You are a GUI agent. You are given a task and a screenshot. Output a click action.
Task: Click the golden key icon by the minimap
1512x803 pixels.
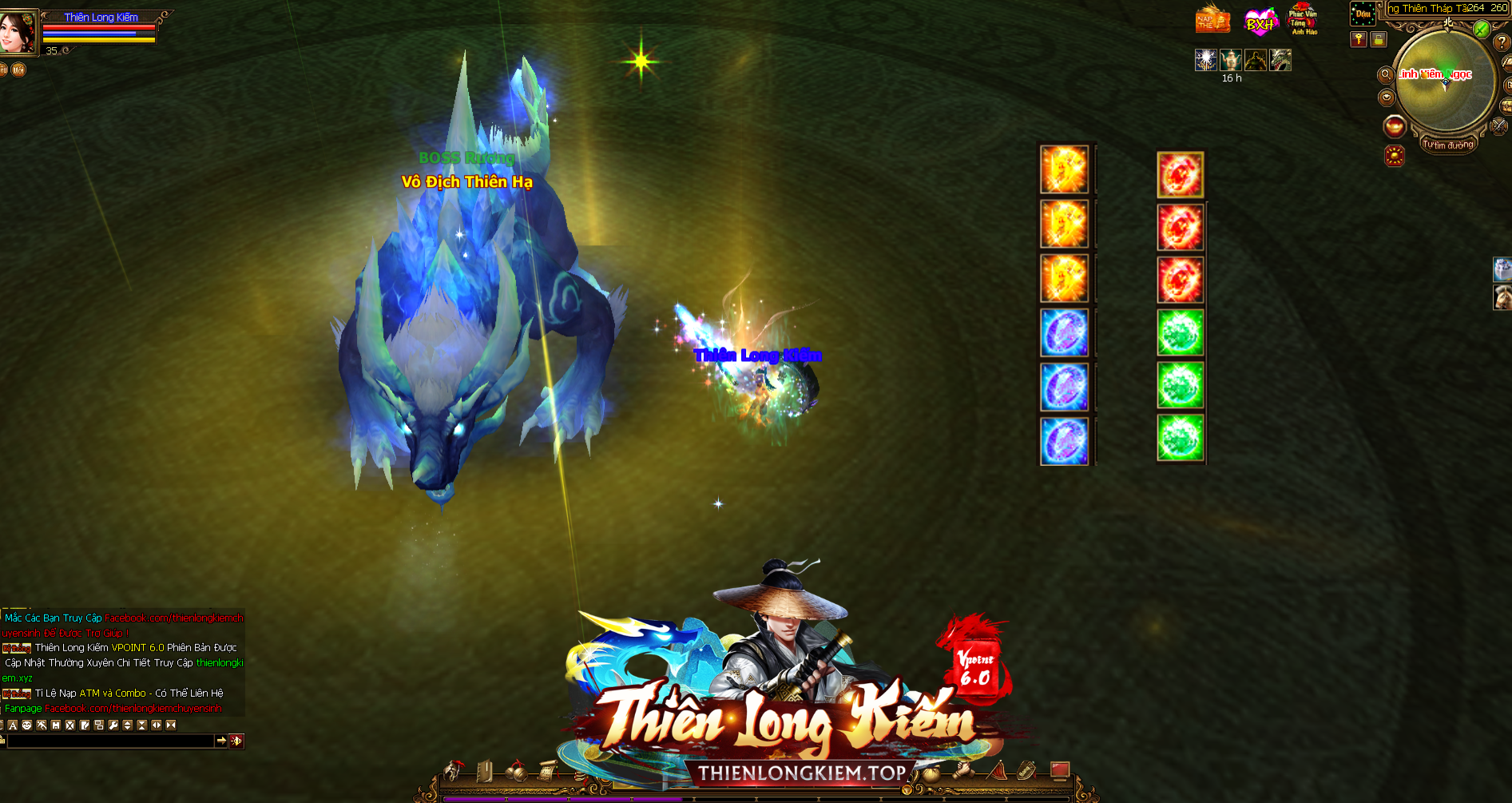tap(1358, 39)
